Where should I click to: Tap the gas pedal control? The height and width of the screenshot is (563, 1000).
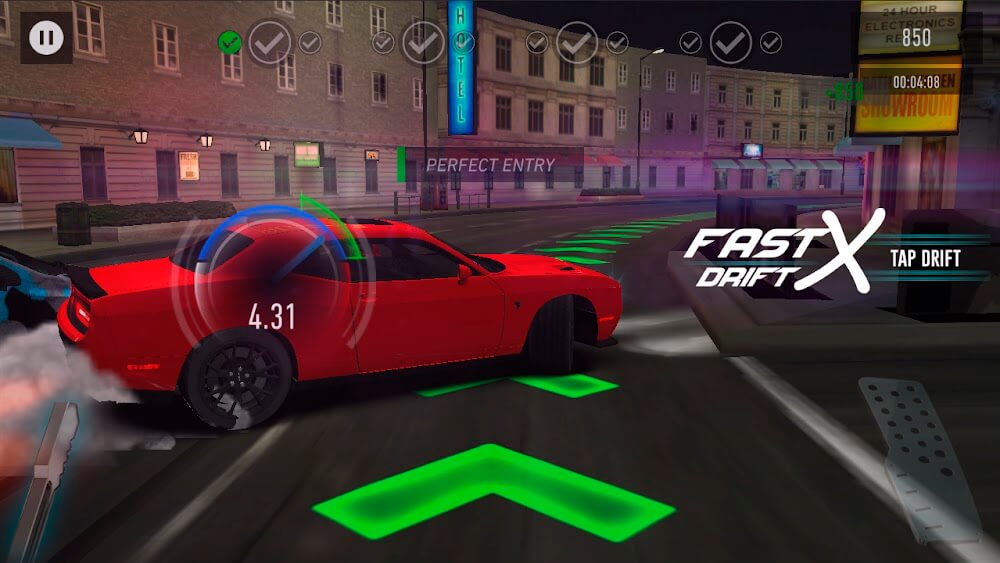click(915, 461)
